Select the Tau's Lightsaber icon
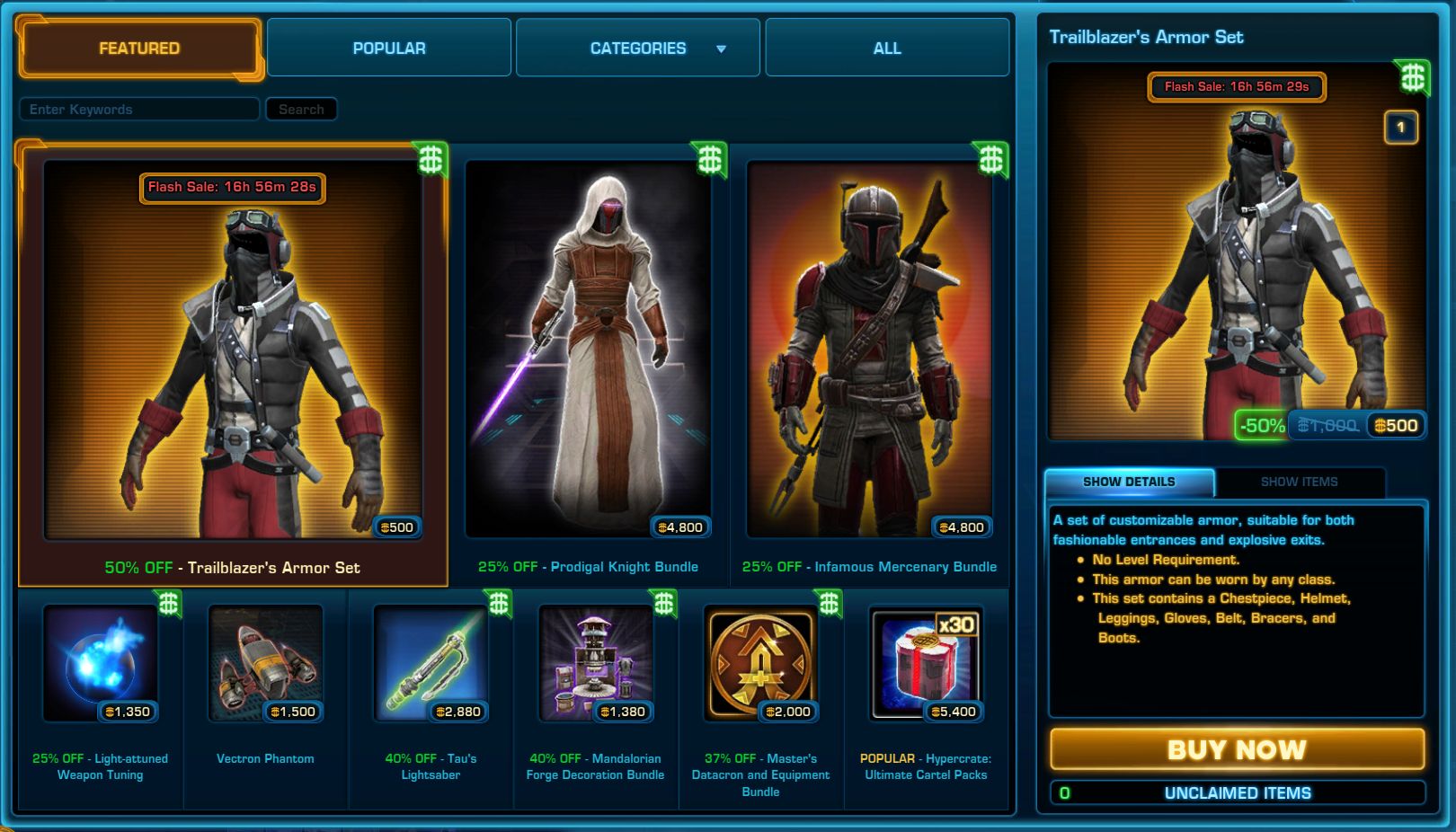The image size is (1456, 832). point(430,663)
